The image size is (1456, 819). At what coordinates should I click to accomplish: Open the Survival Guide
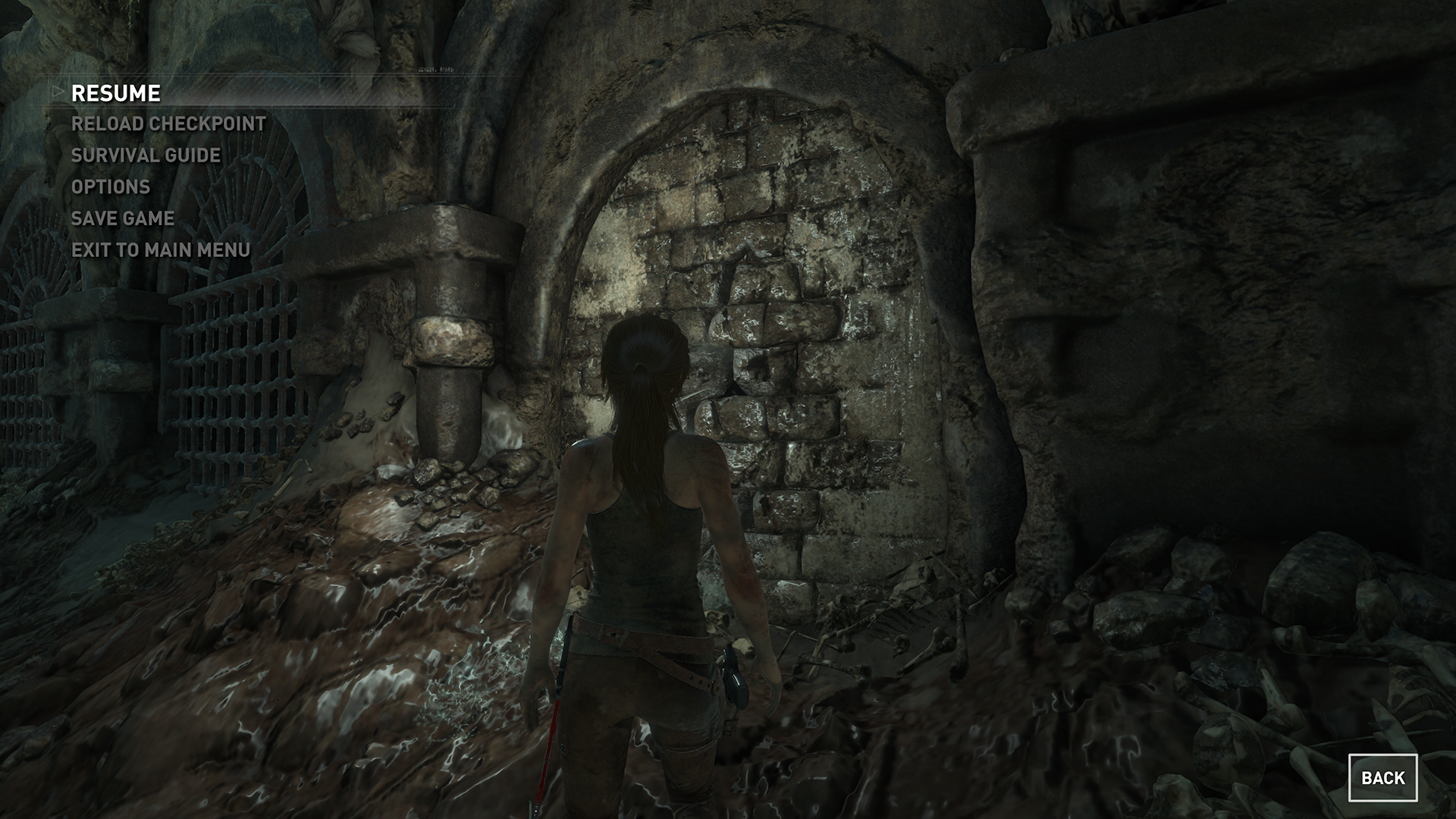tap(146, 155)
